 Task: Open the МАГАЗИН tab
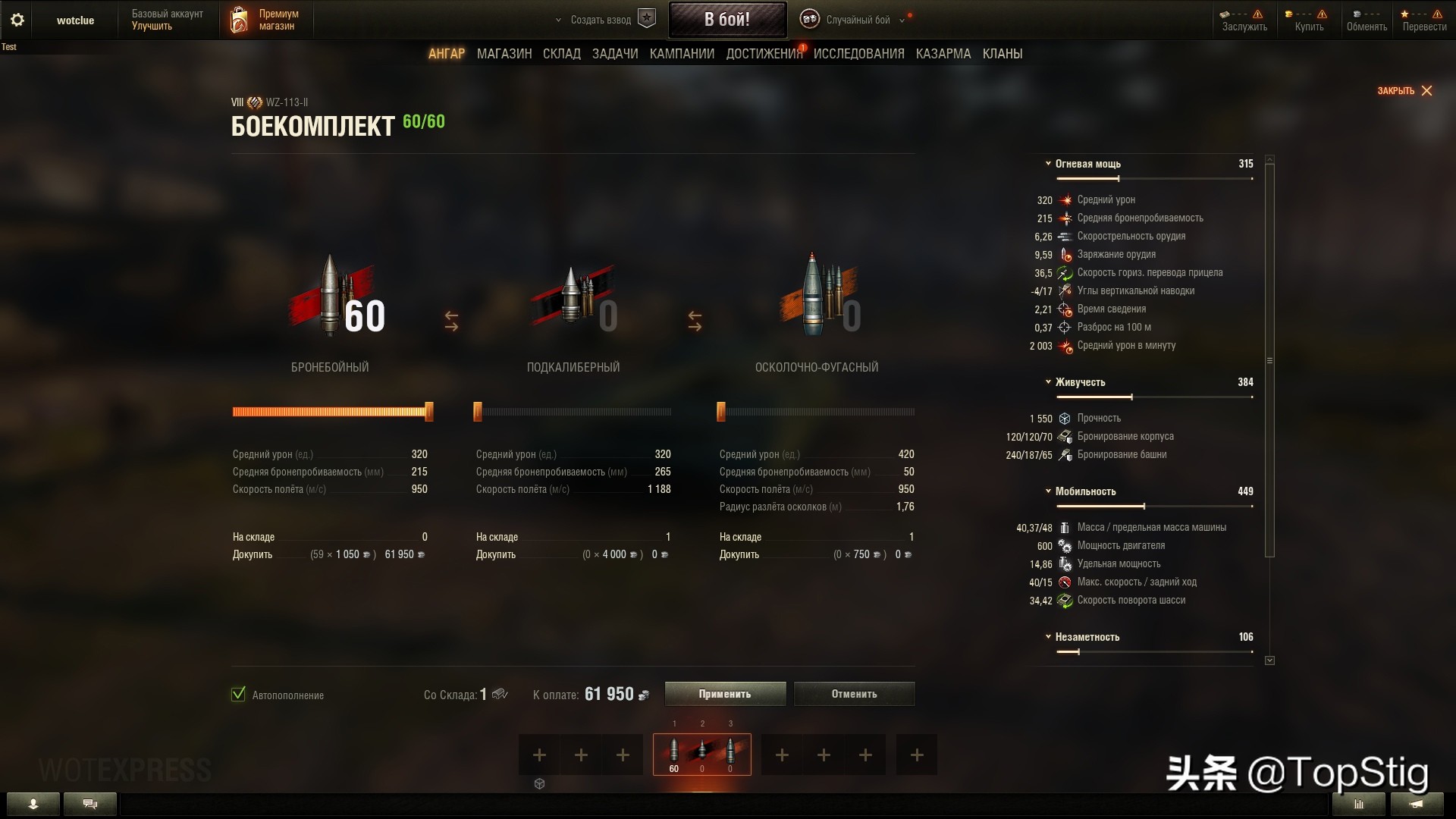(x=504, y=54)
